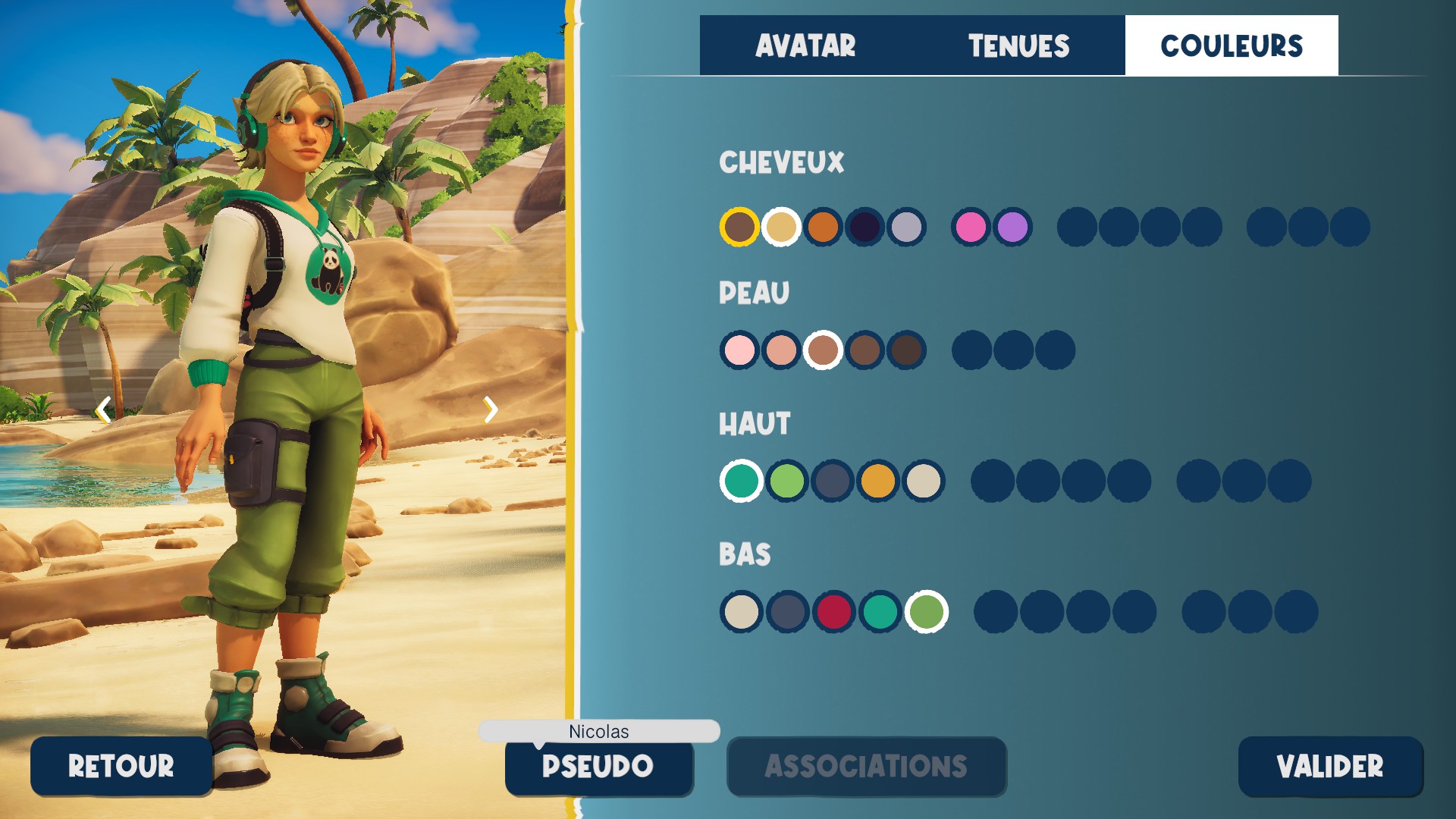Select the pink hair color swatch
Image resolution: width=1456 pixels, height=819 pixels.
(971, 227)
